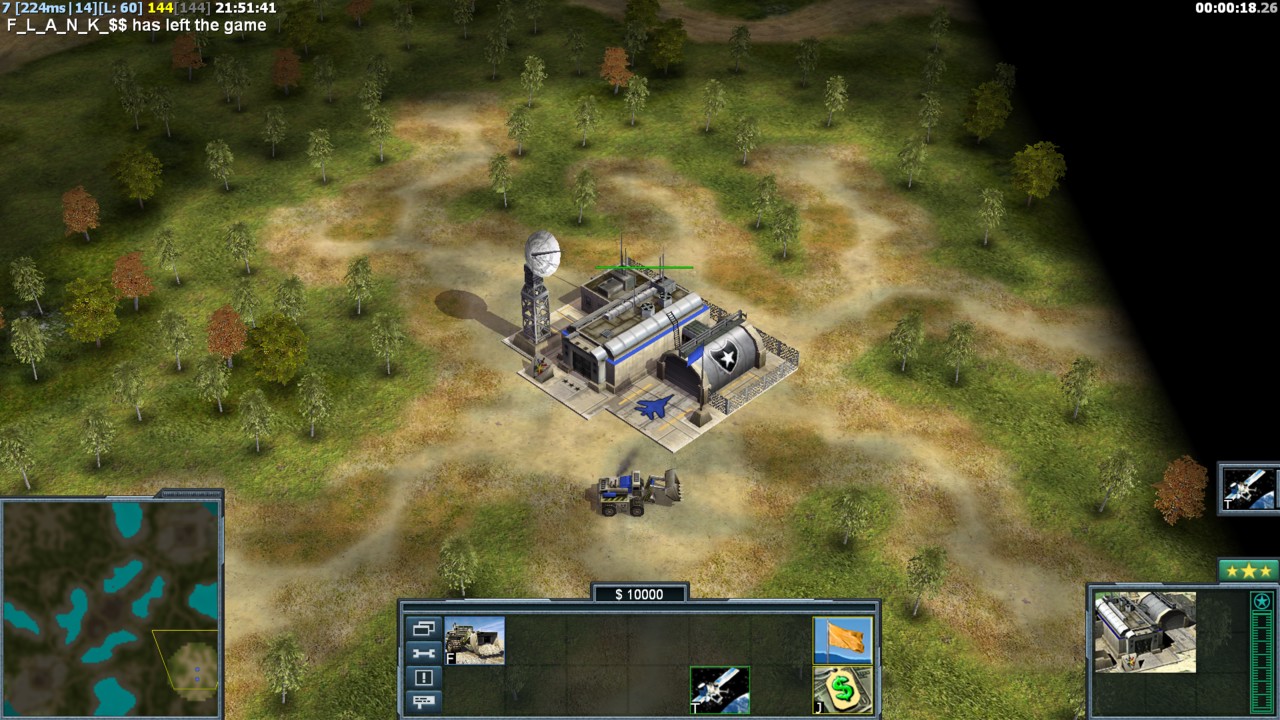Use the Spy Satellite shortcut at screen edge
The height and width of the screenshot is (720, 1280).
pos(1248,488)
